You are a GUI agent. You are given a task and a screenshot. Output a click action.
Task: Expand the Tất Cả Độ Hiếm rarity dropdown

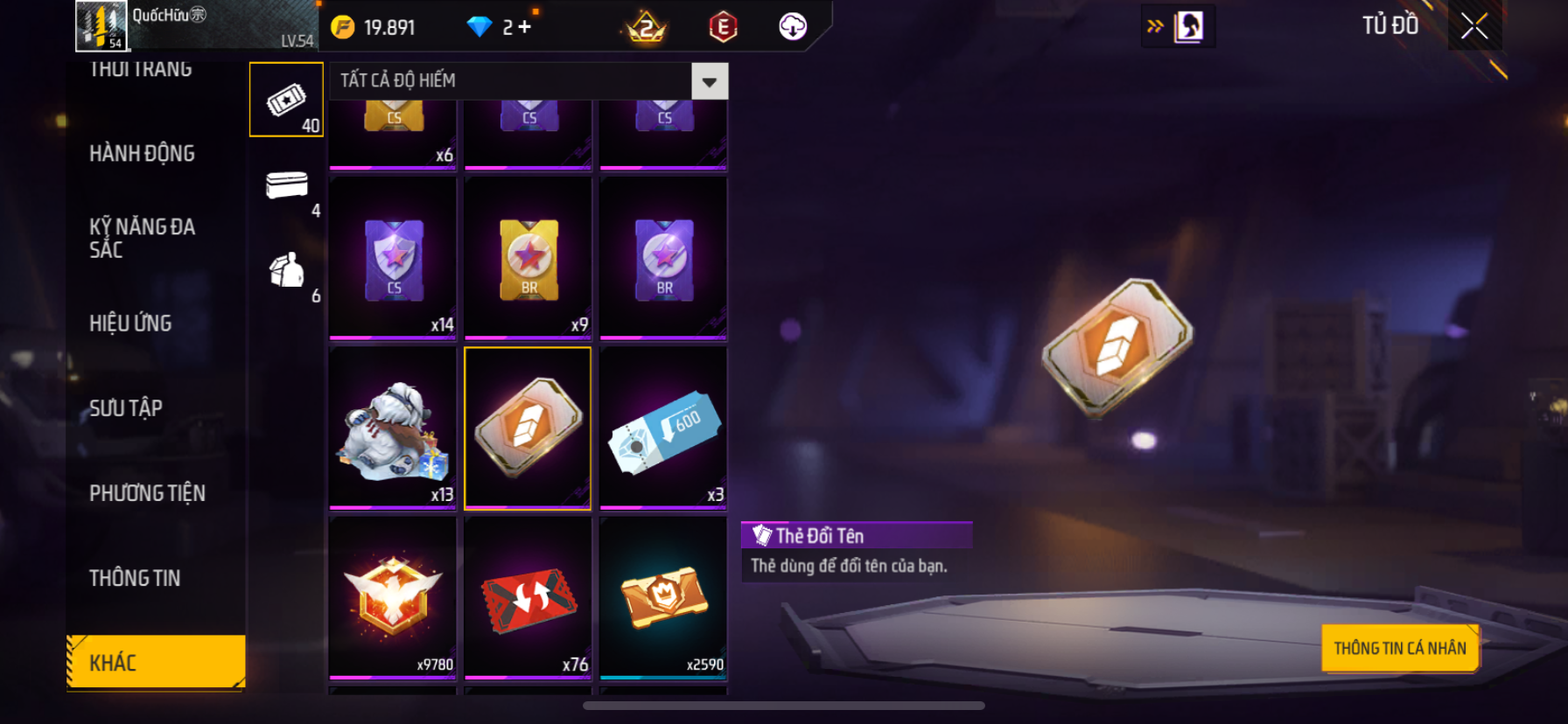click(x=709, y=81)
